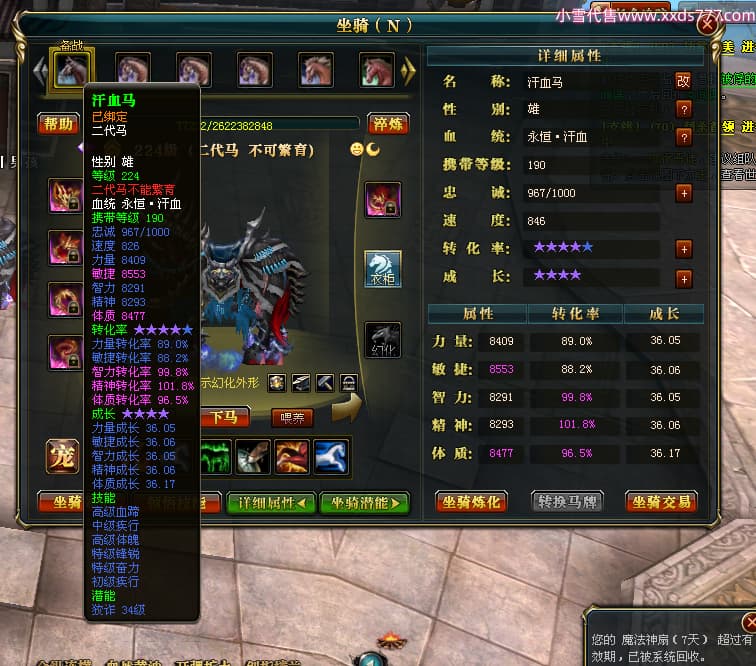Increase loyalty with the 忠诚 plus button
Screen dimensions: 756x666
pos(684,193)
